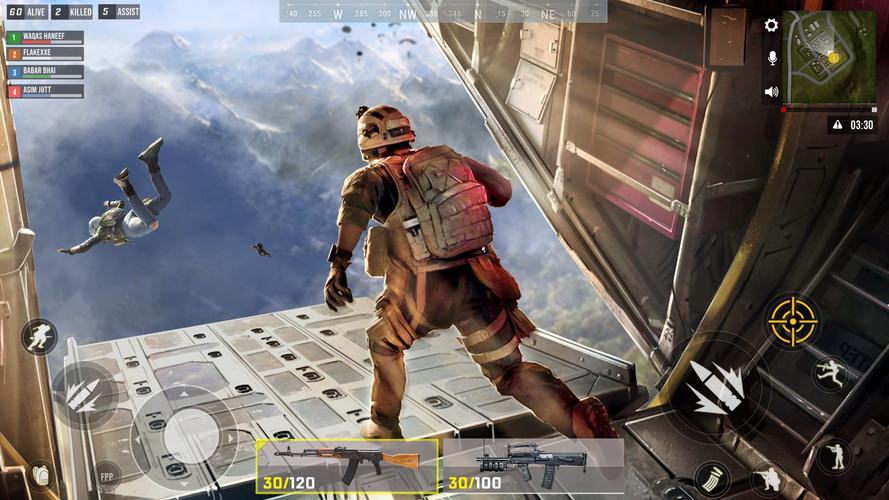The height and width of the screenshot is (500, 889).
Task: Fire with the large right bullet button
Action: pyautogui.click(x=716, y=387)
